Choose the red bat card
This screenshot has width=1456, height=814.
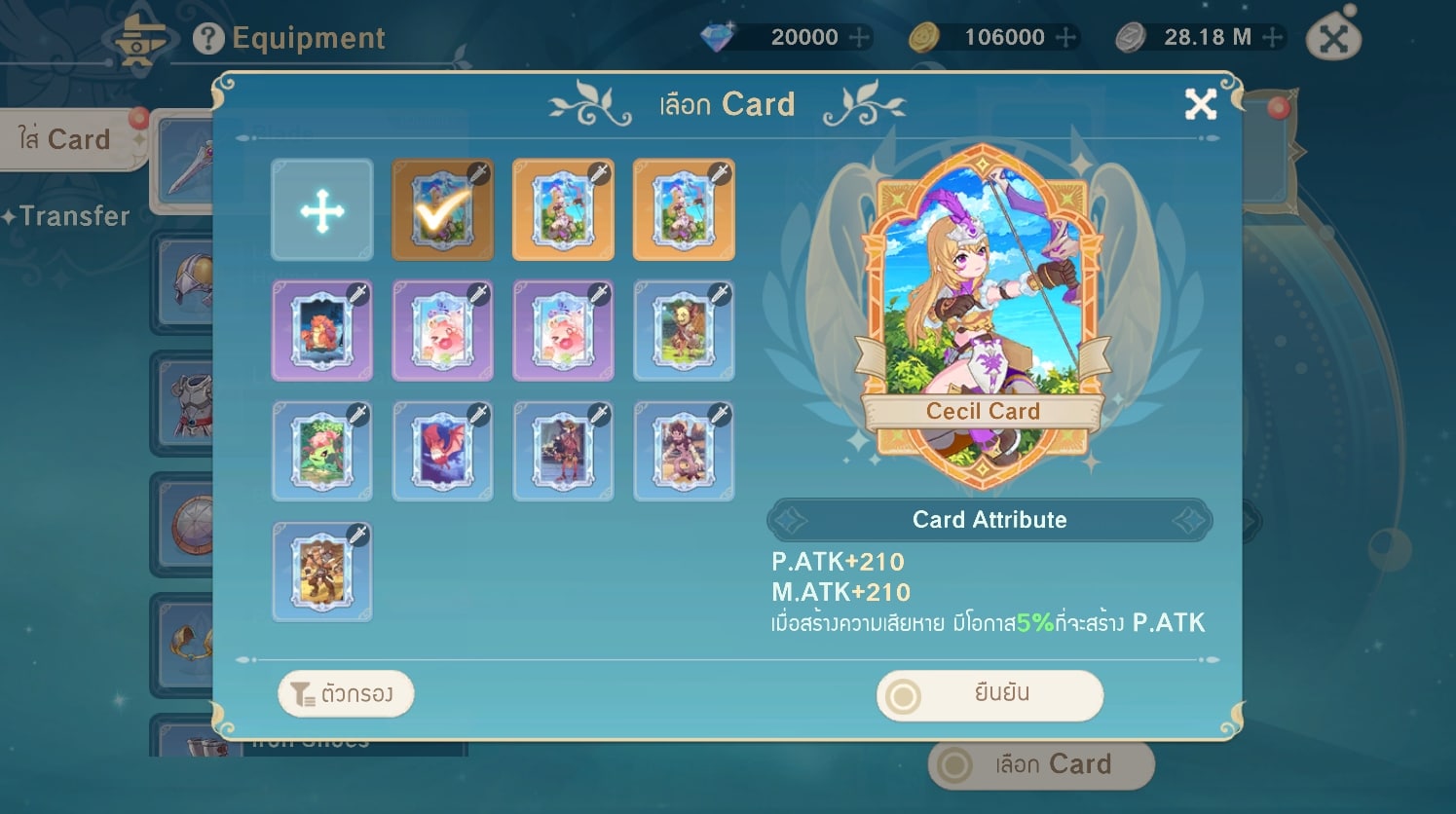pos(442,452)
